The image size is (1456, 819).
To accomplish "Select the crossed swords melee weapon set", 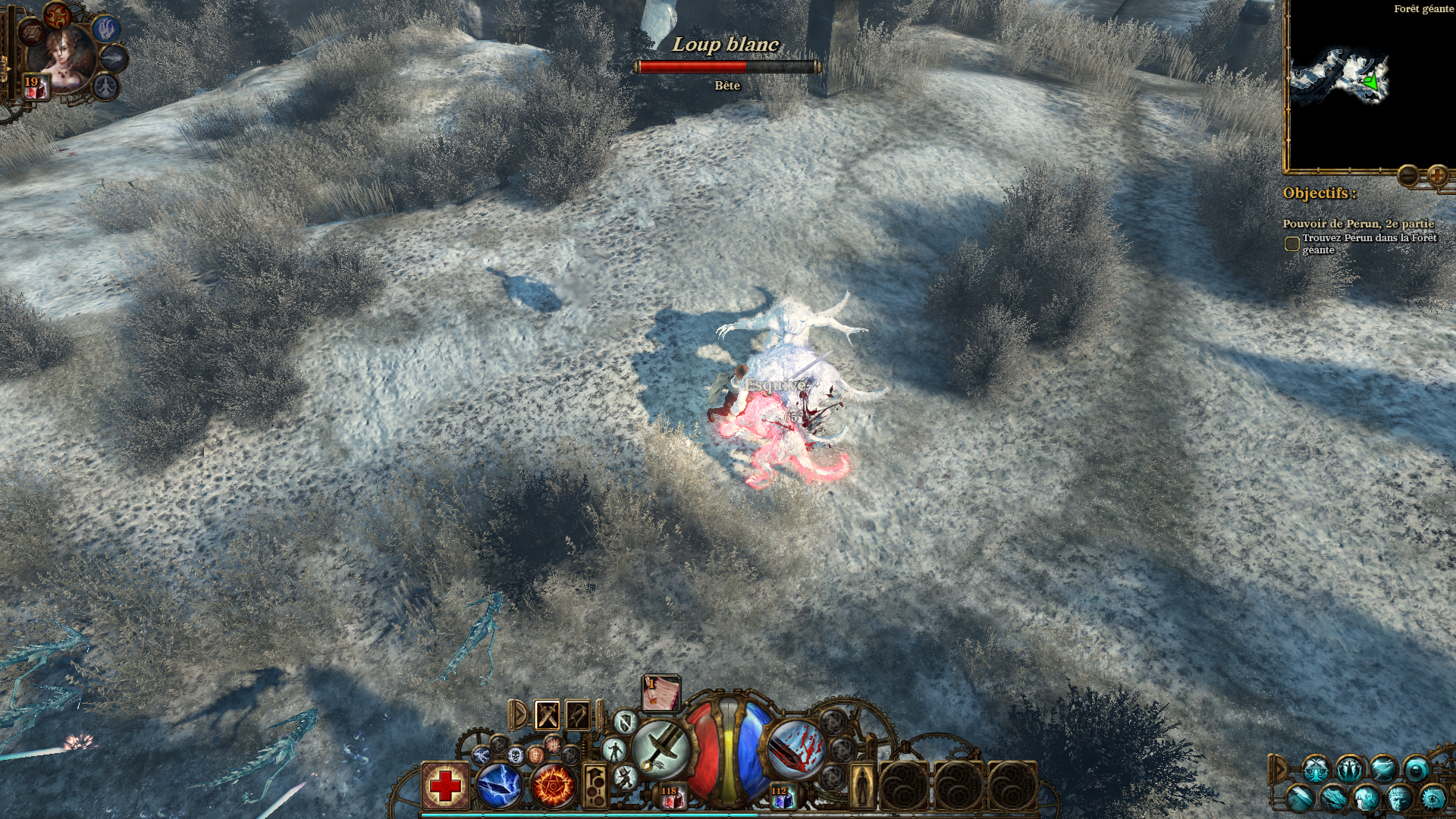I will click(x=548, y=715).
